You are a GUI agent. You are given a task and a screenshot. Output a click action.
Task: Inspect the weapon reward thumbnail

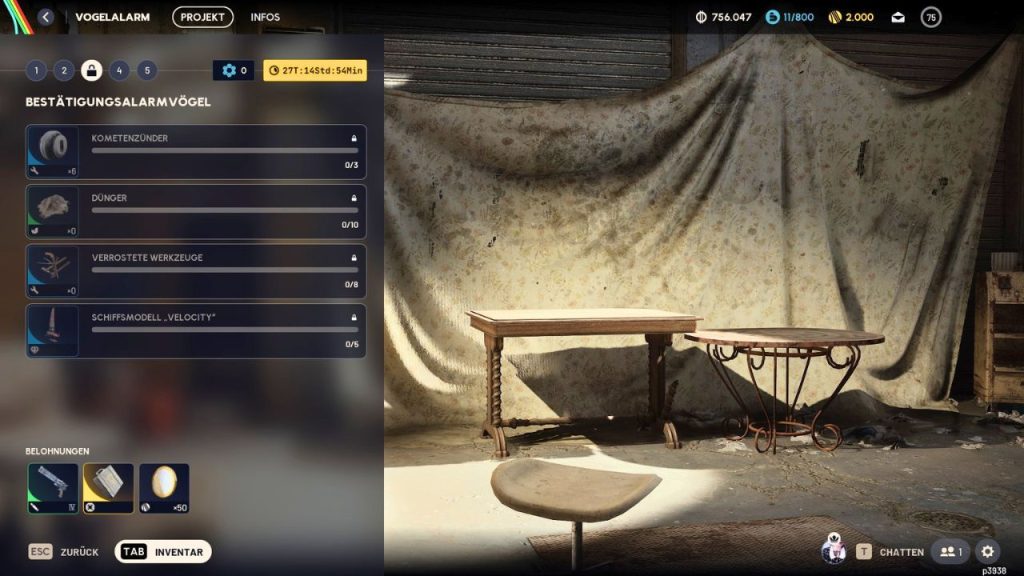(x=52, y=488)
